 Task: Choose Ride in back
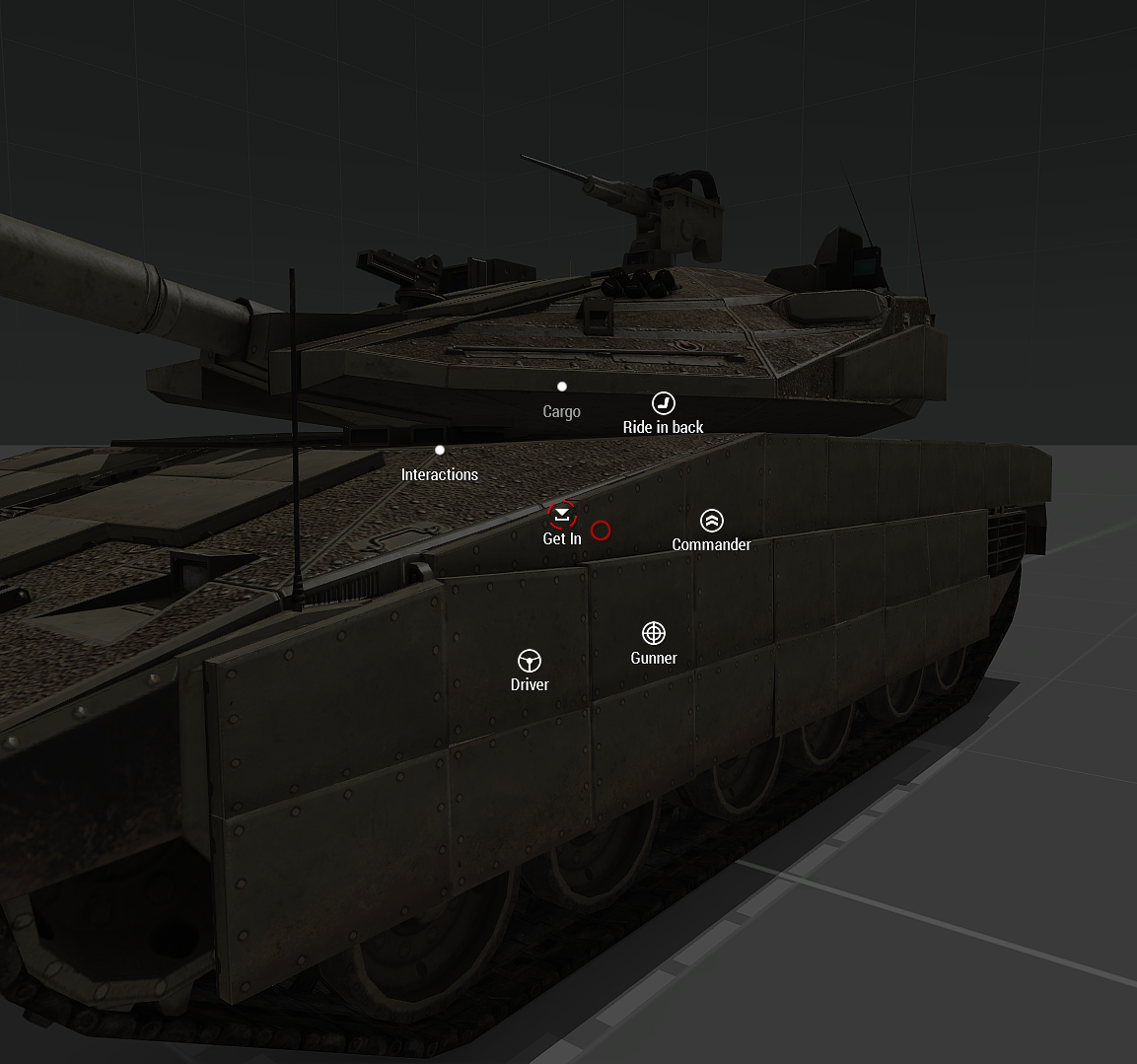tap(664, 403)
